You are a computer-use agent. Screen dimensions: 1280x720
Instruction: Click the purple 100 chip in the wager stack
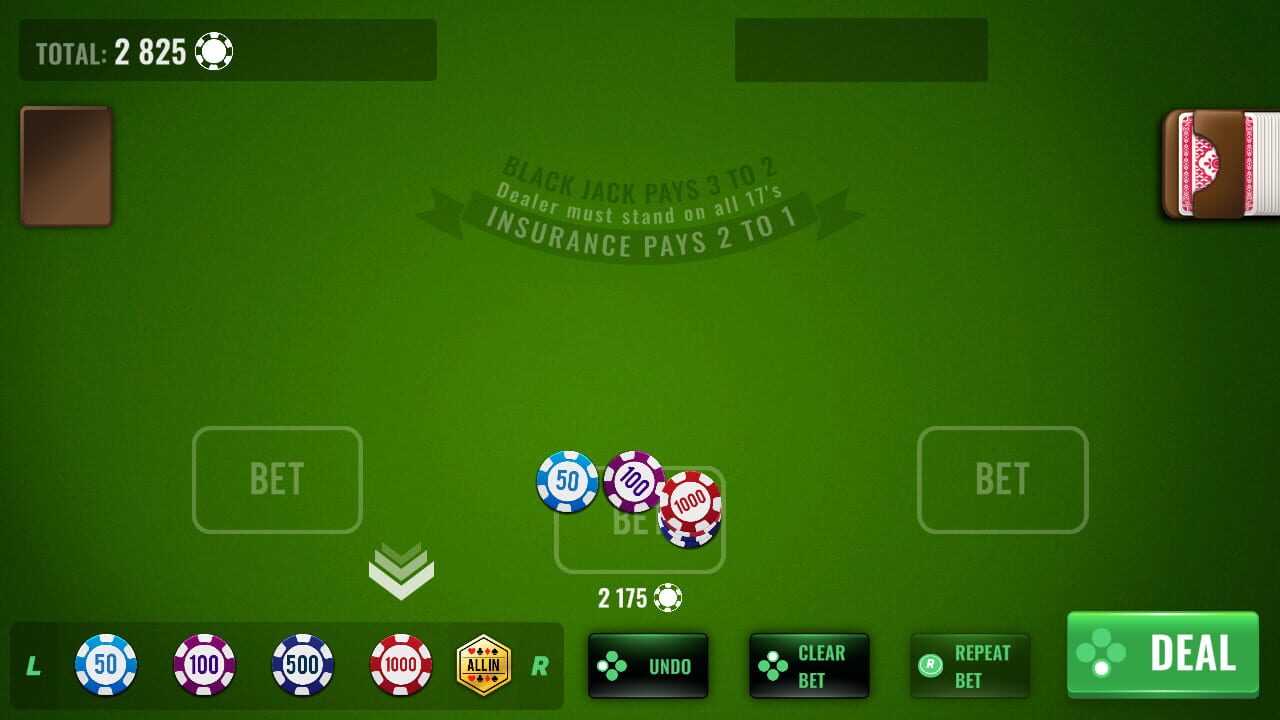pyautogui.click(x=634, y=480)
